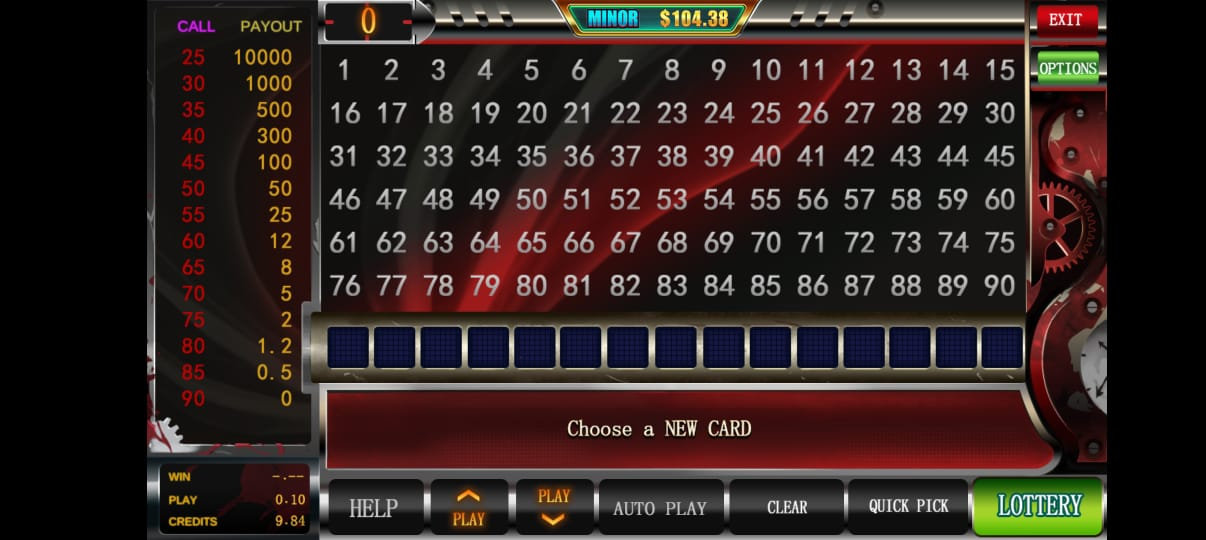Pick number 76 on the grid
Screen dimensions: 1206x540
coord(344,285)
